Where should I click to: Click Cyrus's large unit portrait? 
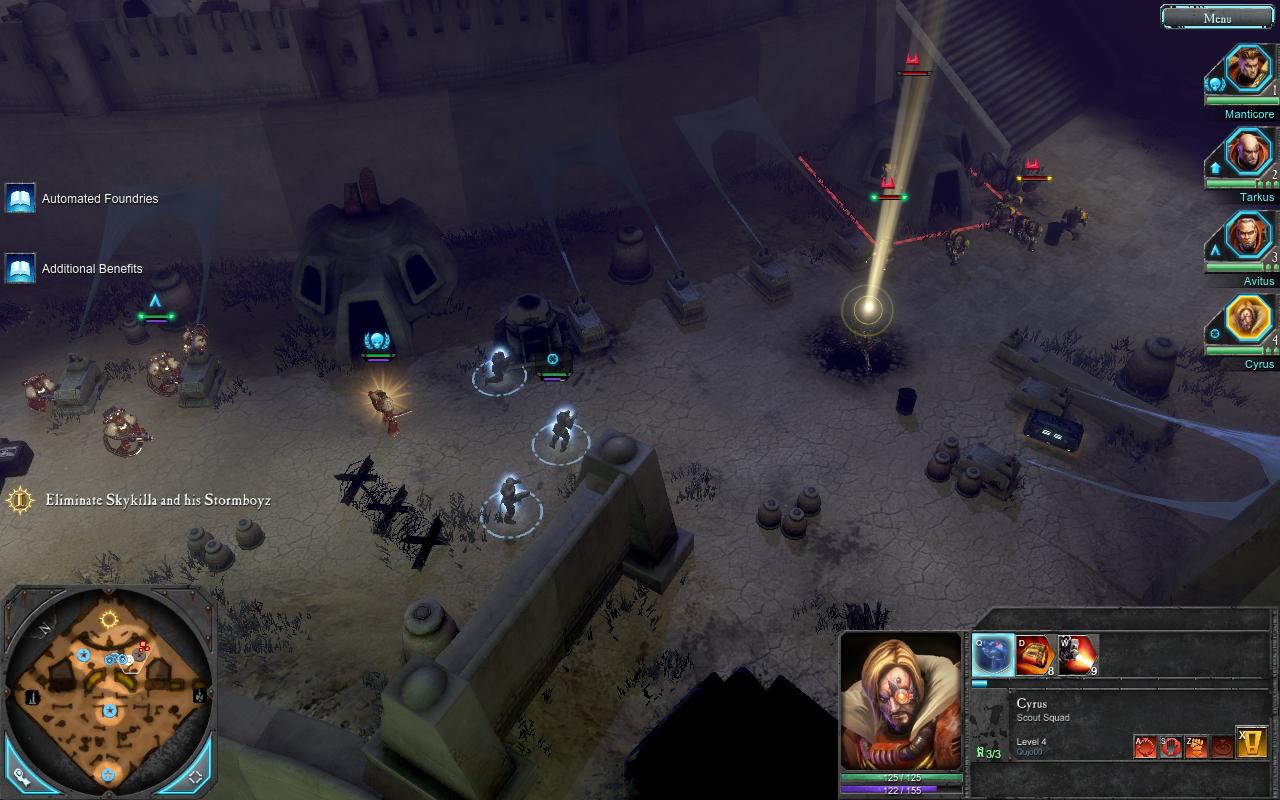click(x=902, y=701)
